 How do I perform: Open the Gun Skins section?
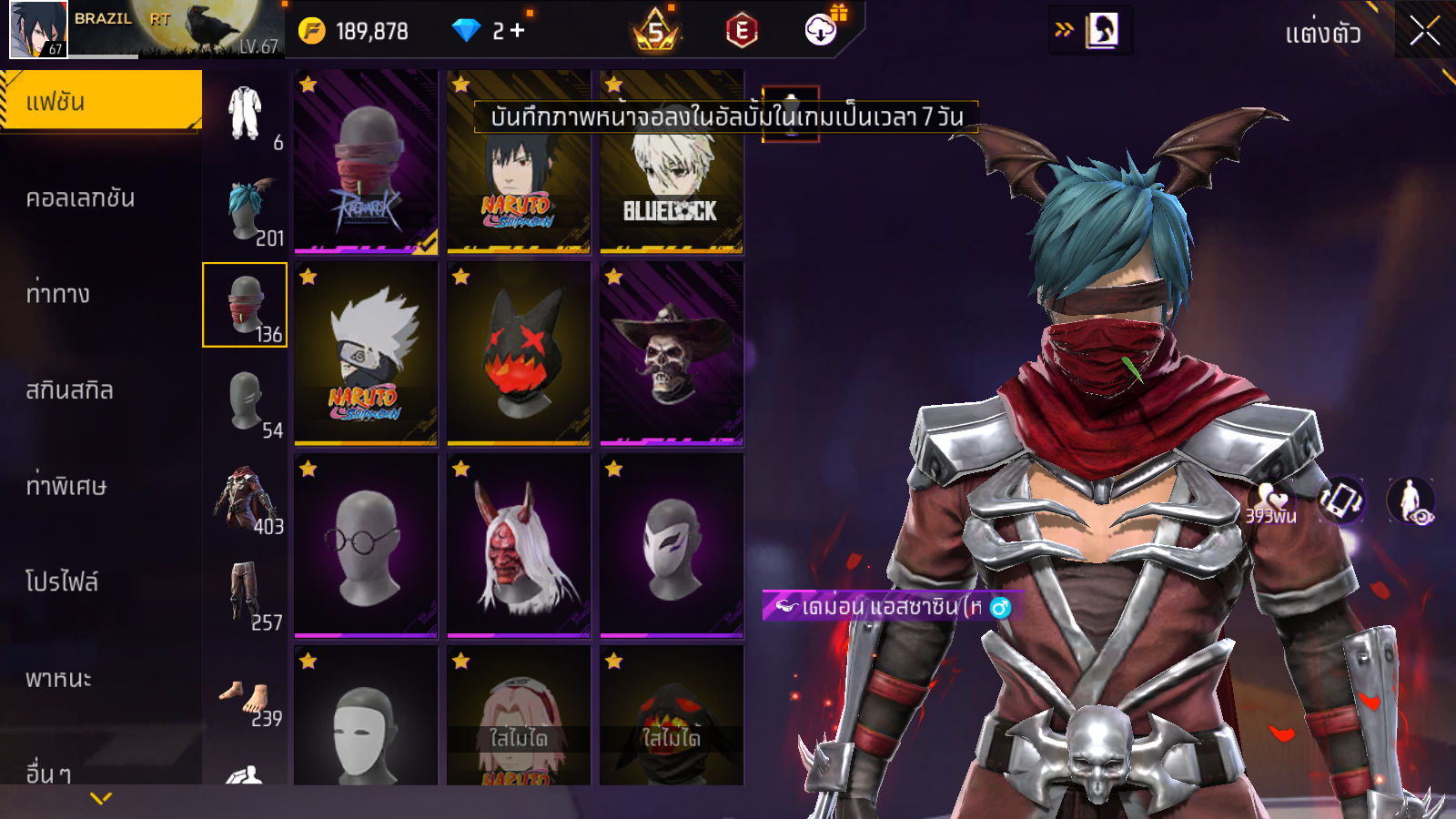pos(69,390)
